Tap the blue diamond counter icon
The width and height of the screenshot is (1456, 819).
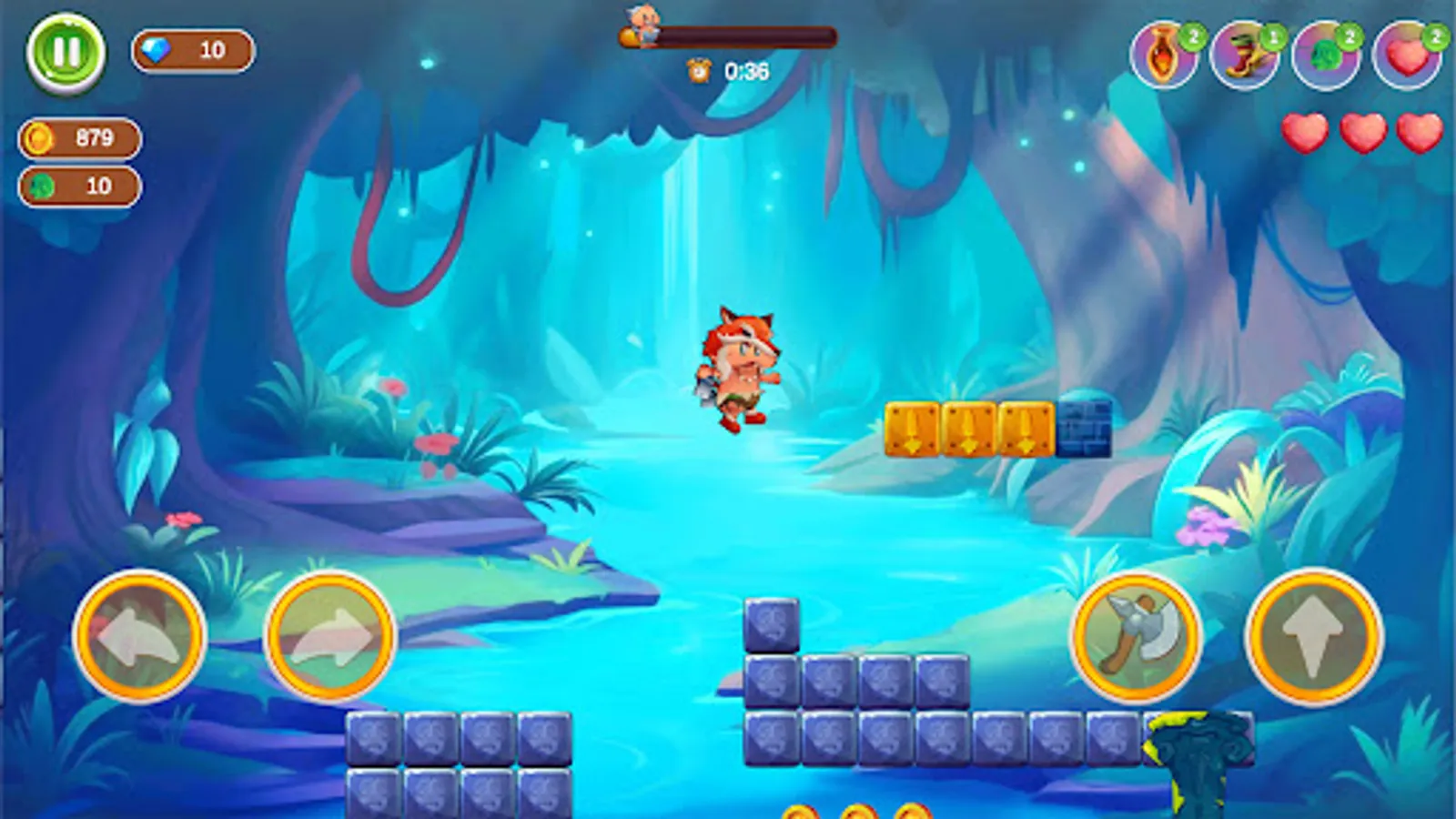tap(155, 53)
